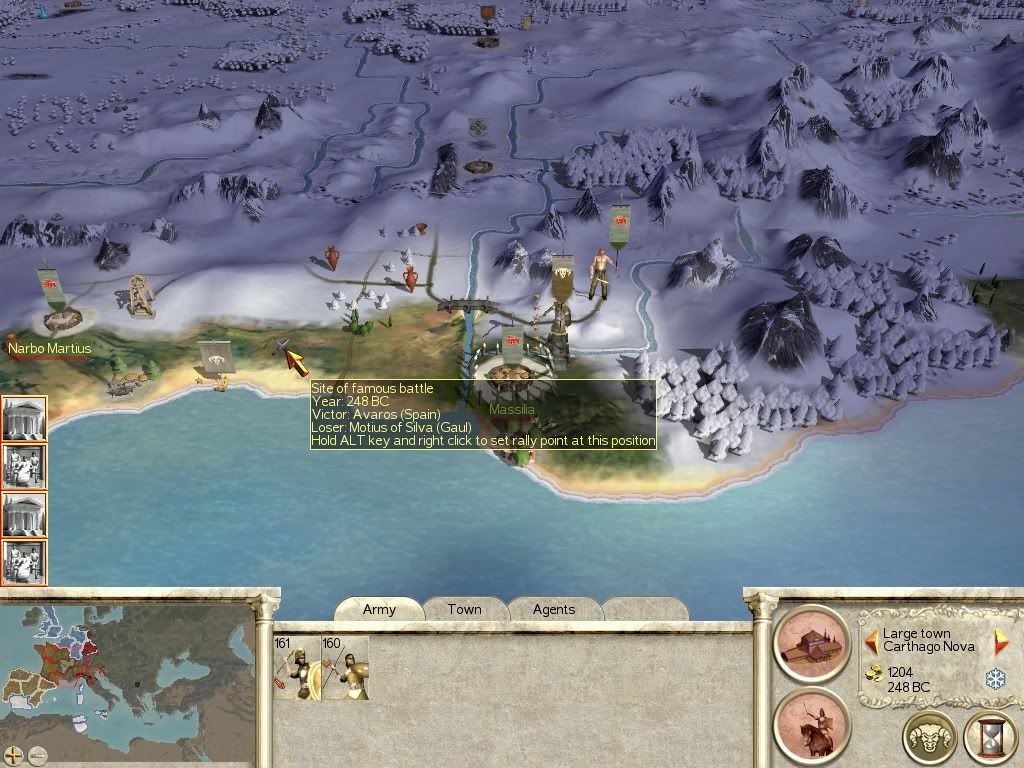Open the topmost event message icon
The height and width of the screenshot is (768, 1024).
pyautogui.click(x=24, y=418)
